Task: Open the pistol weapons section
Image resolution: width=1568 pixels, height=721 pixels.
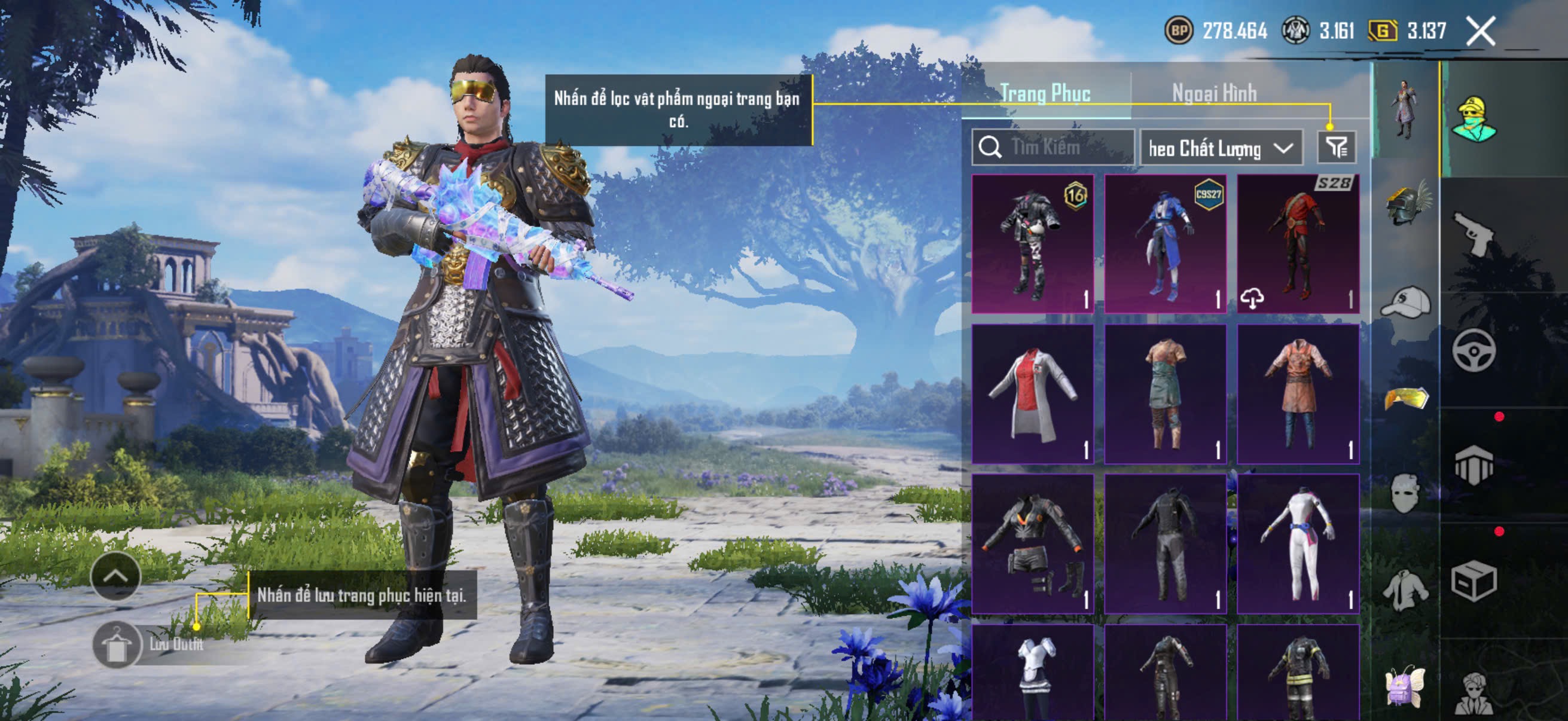Action: click(1474, 234)
